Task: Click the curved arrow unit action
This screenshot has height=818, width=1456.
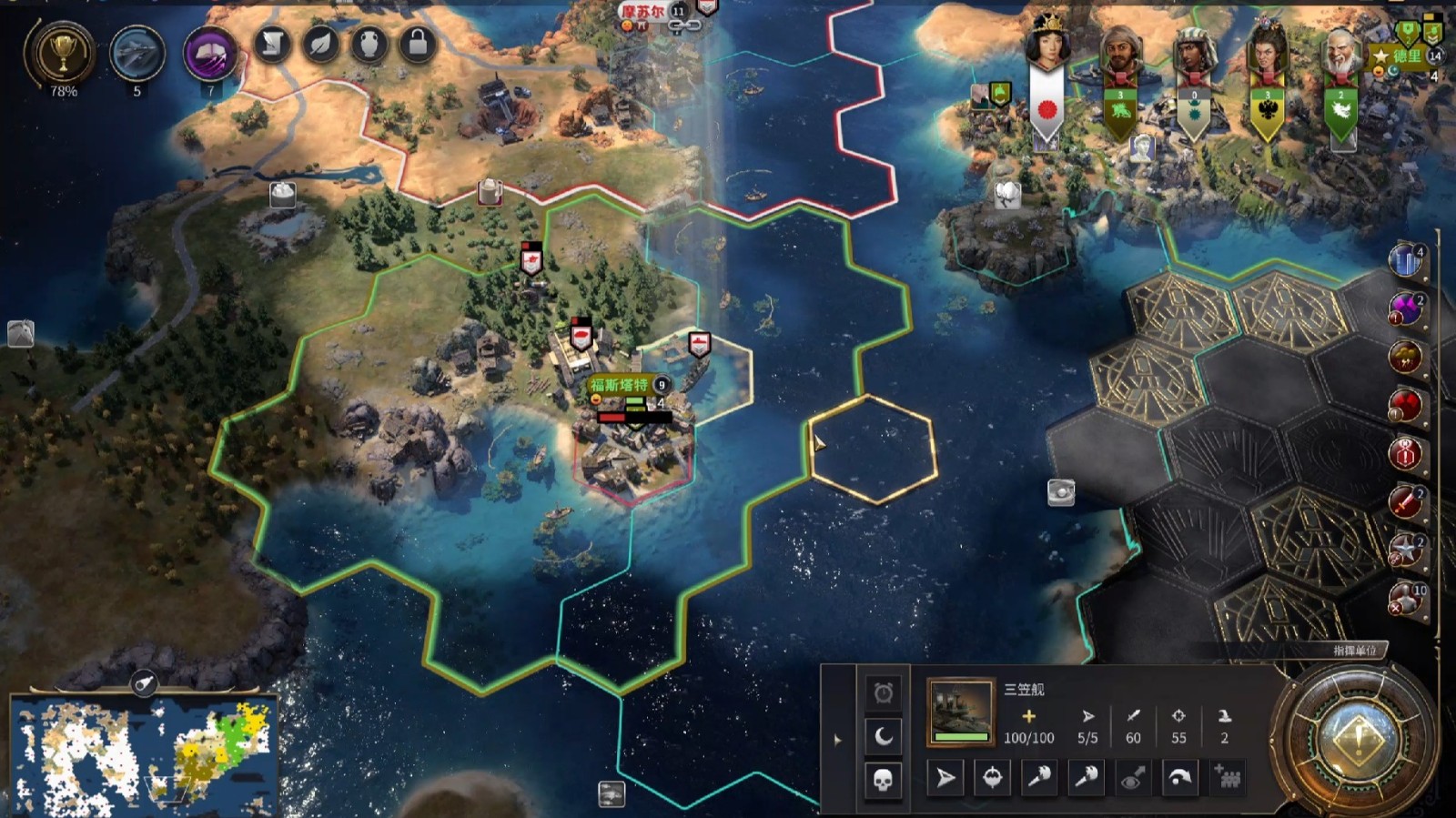Action: pos(1179,778)
